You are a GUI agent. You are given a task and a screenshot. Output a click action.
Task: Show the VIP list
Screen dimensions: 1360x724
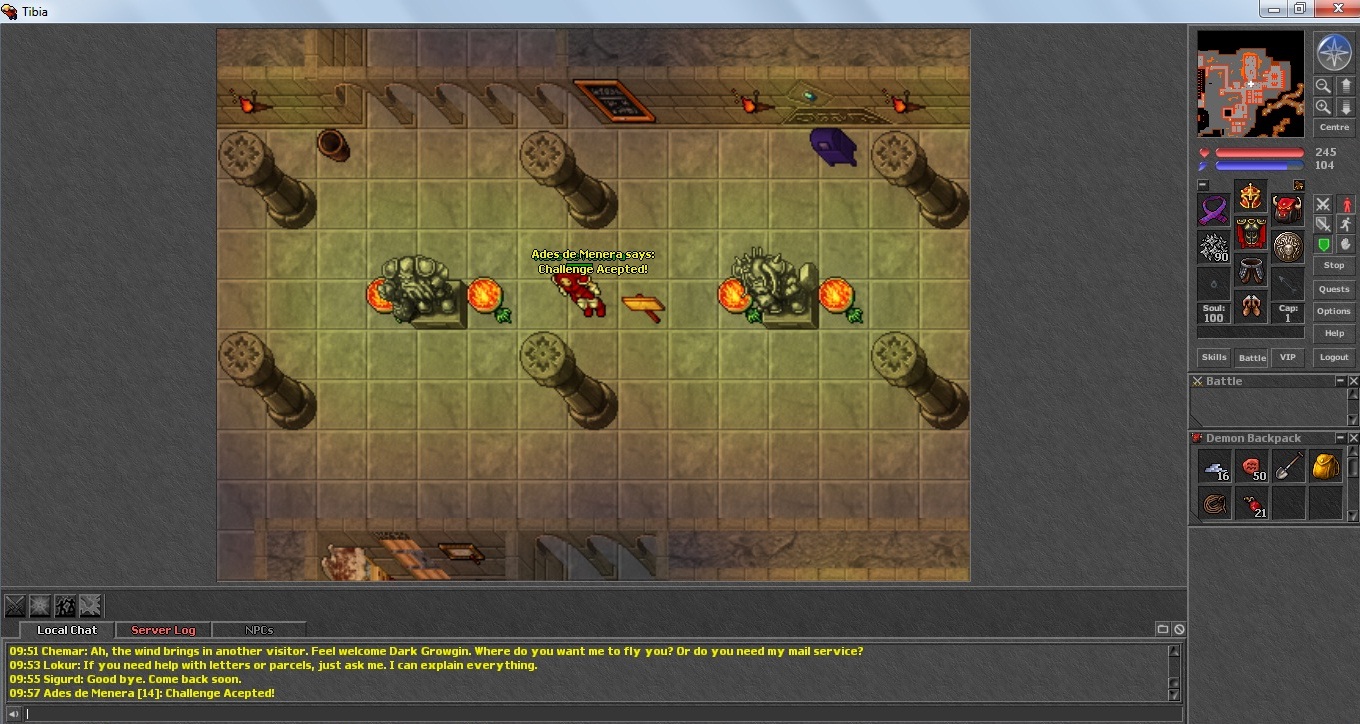pos(1287,357)
